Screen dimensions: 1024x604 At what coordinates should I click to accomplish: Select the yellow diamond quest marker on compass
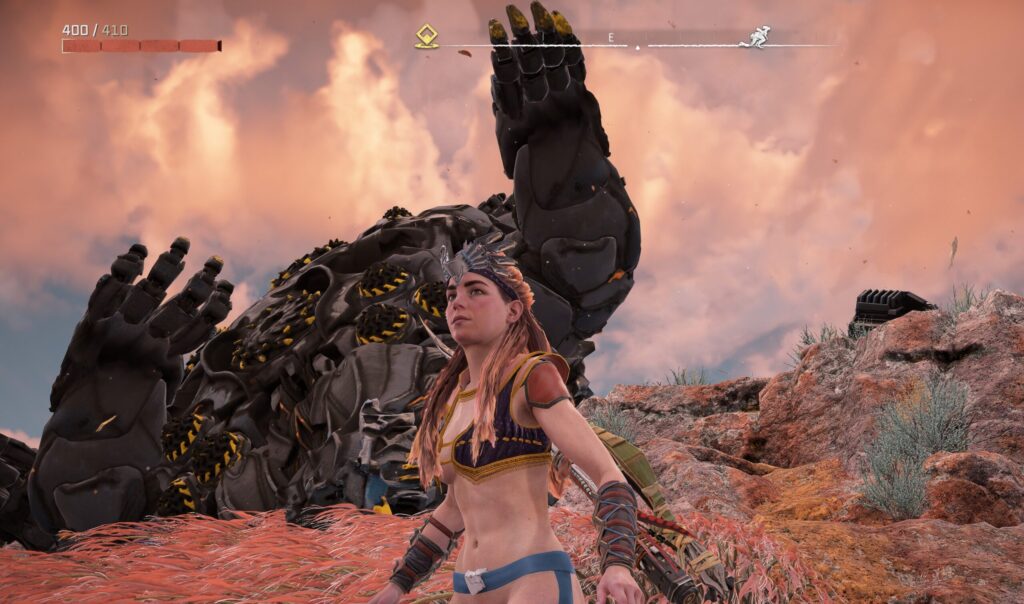(427, 37)
